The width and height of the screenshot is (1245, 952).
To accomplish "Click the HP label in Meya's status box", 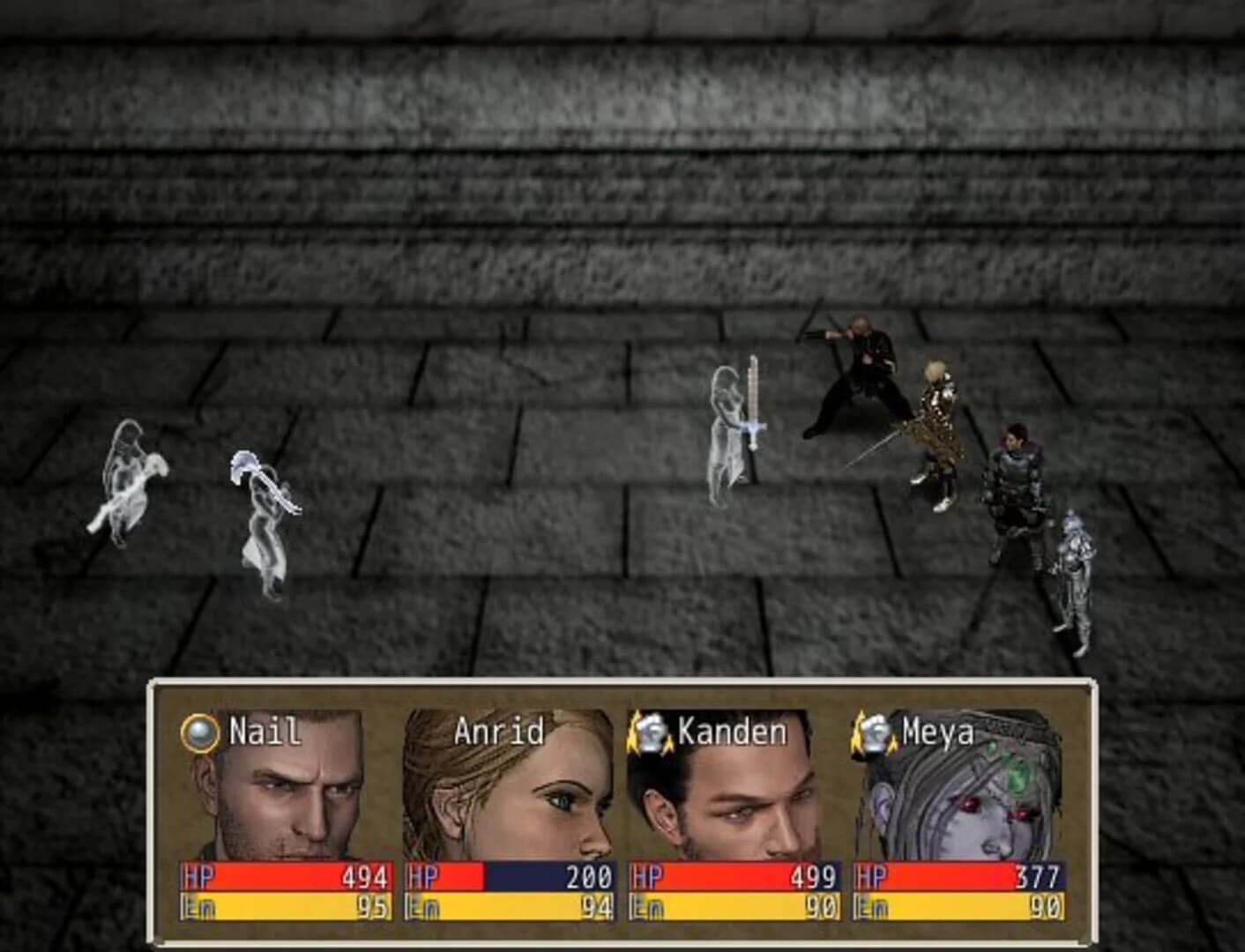I will click(873, 877).
